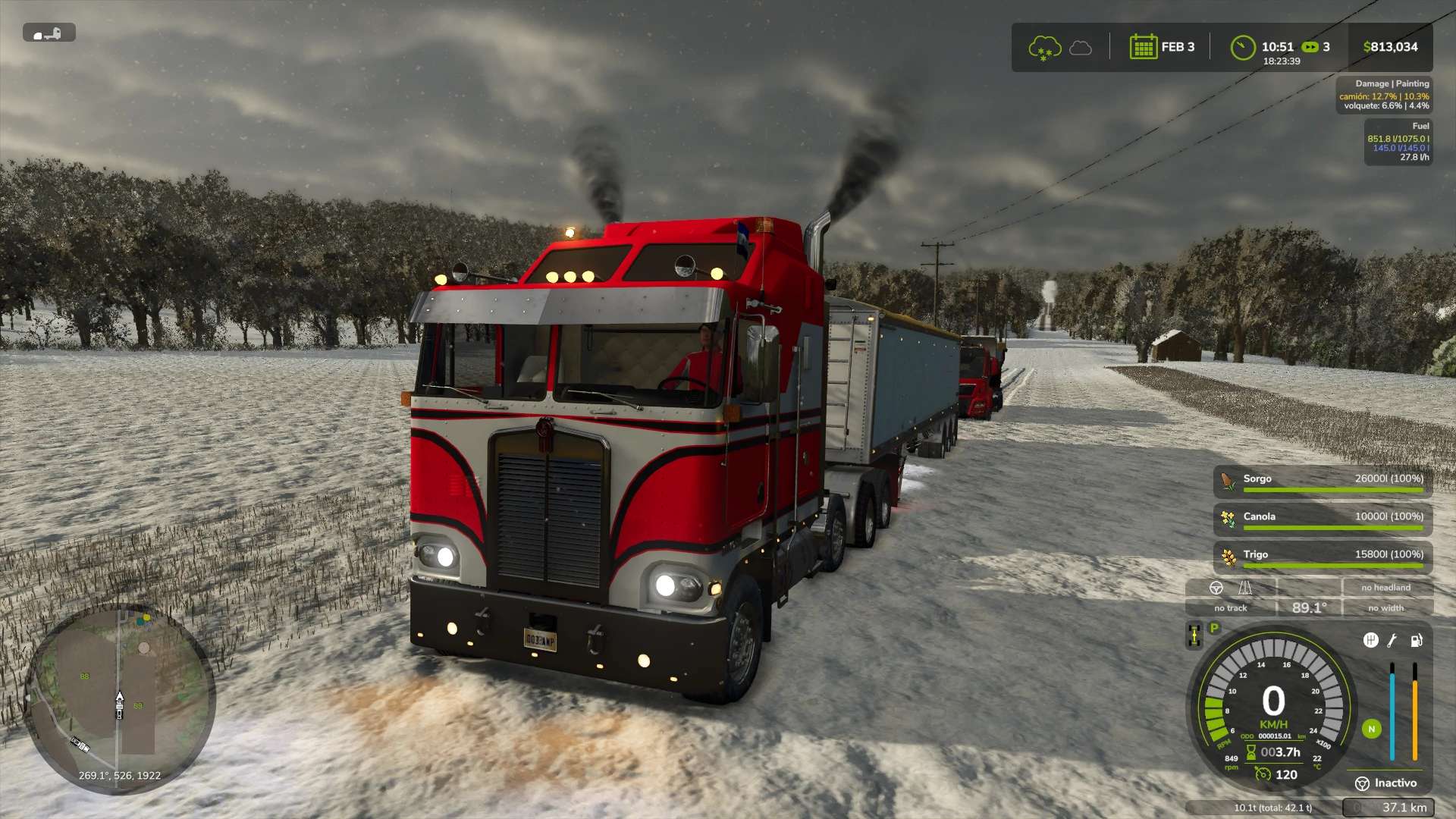Open the green calendar icon

(1143, 47)
